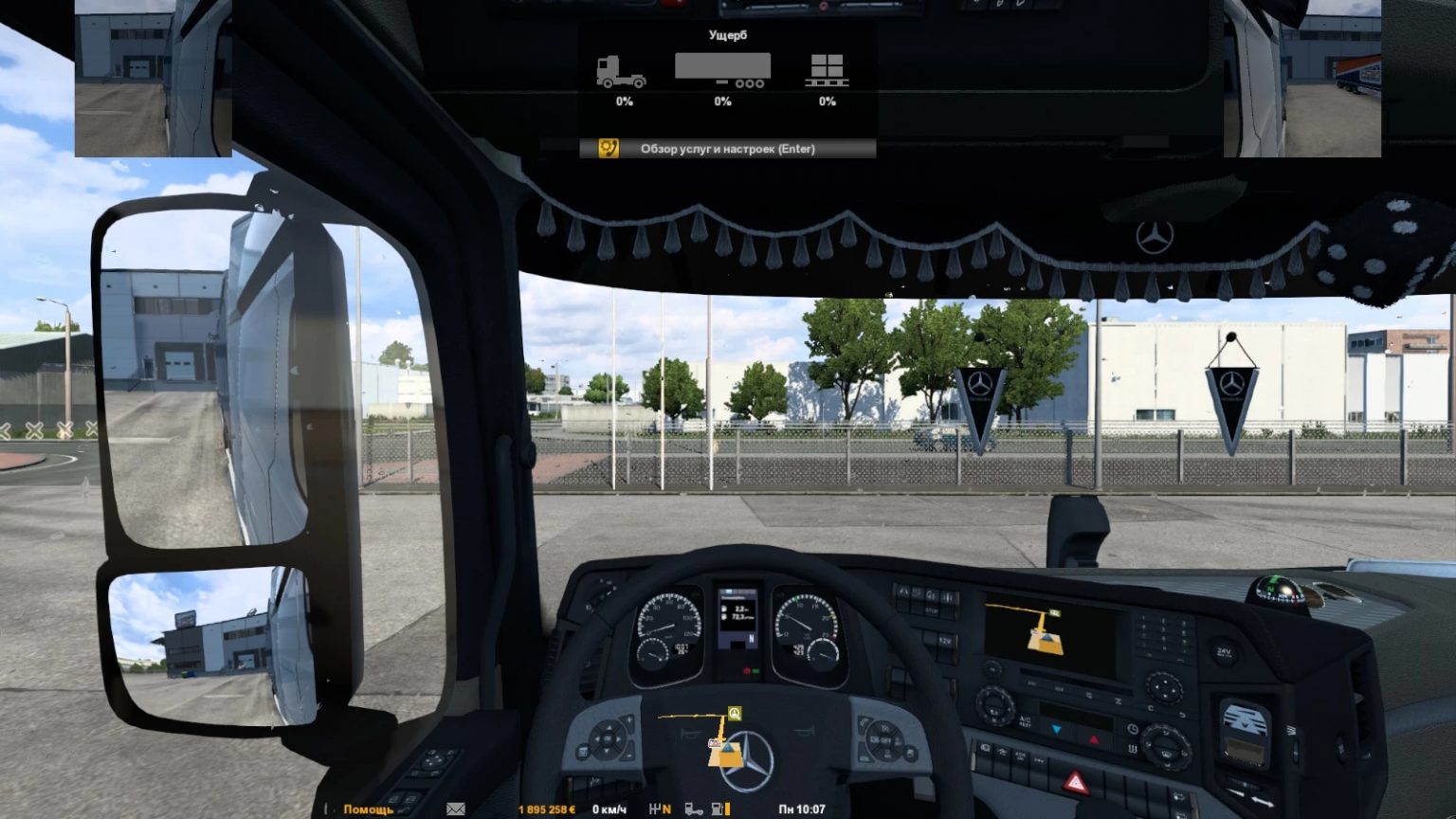Click the gearbox N indicator icon
1456x819 pixels.
point(658,810)
